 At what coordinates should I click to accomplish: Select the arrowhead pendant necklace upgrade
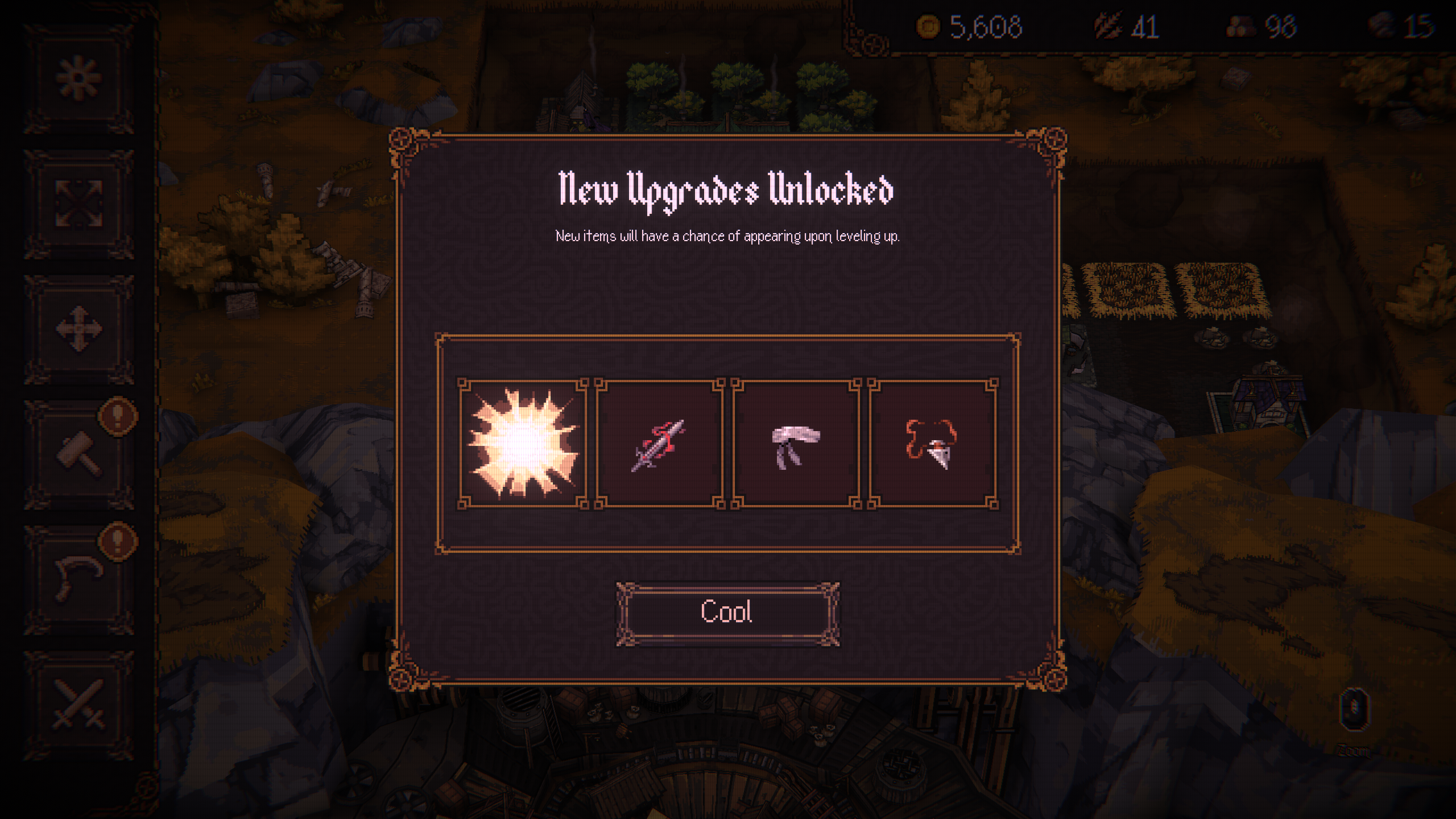933,444
